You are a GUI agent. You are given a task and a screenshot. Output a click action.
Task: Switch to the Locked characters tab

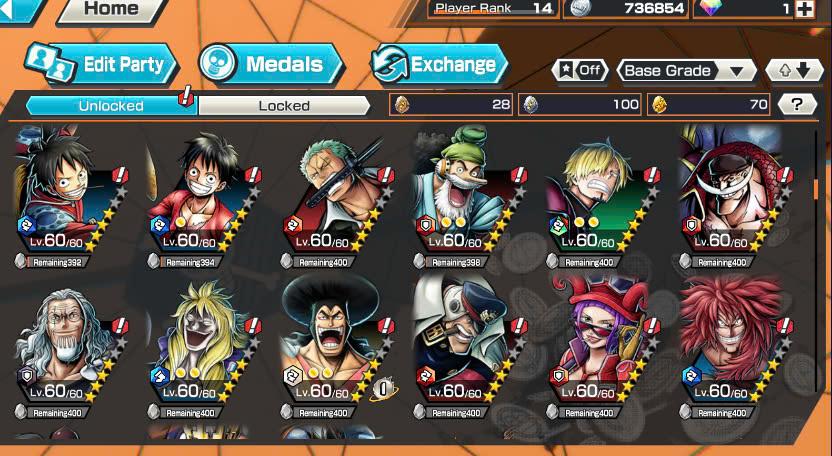point(284,105)
